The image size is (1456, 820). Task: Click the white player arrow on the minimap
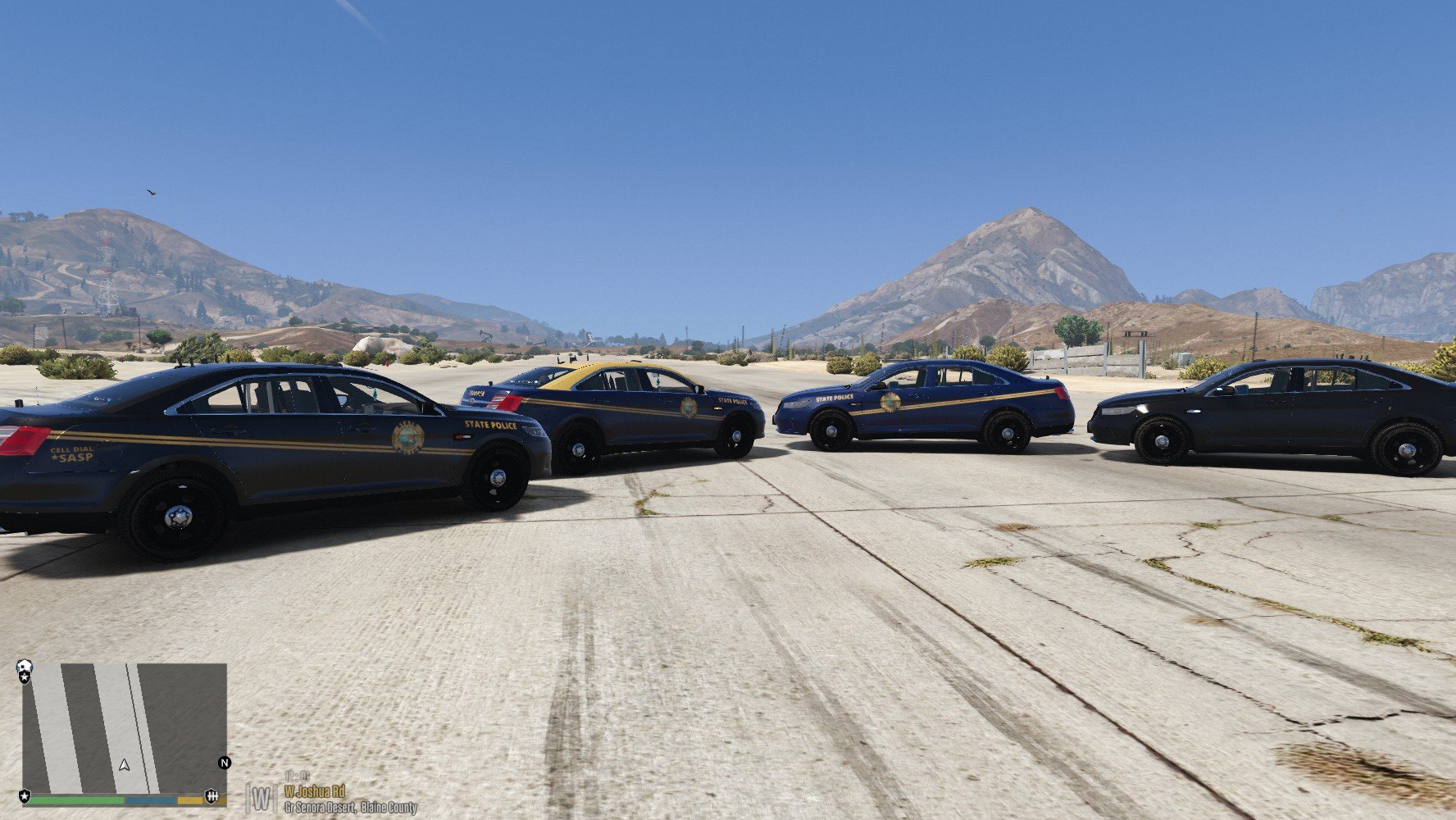click(125, 765)
